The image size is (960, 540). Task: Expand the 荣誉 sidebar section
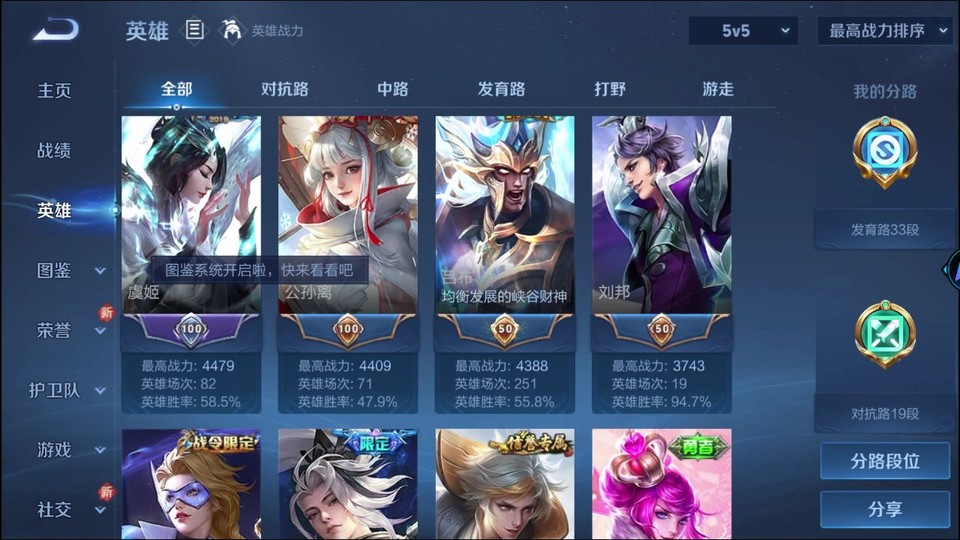70,330
